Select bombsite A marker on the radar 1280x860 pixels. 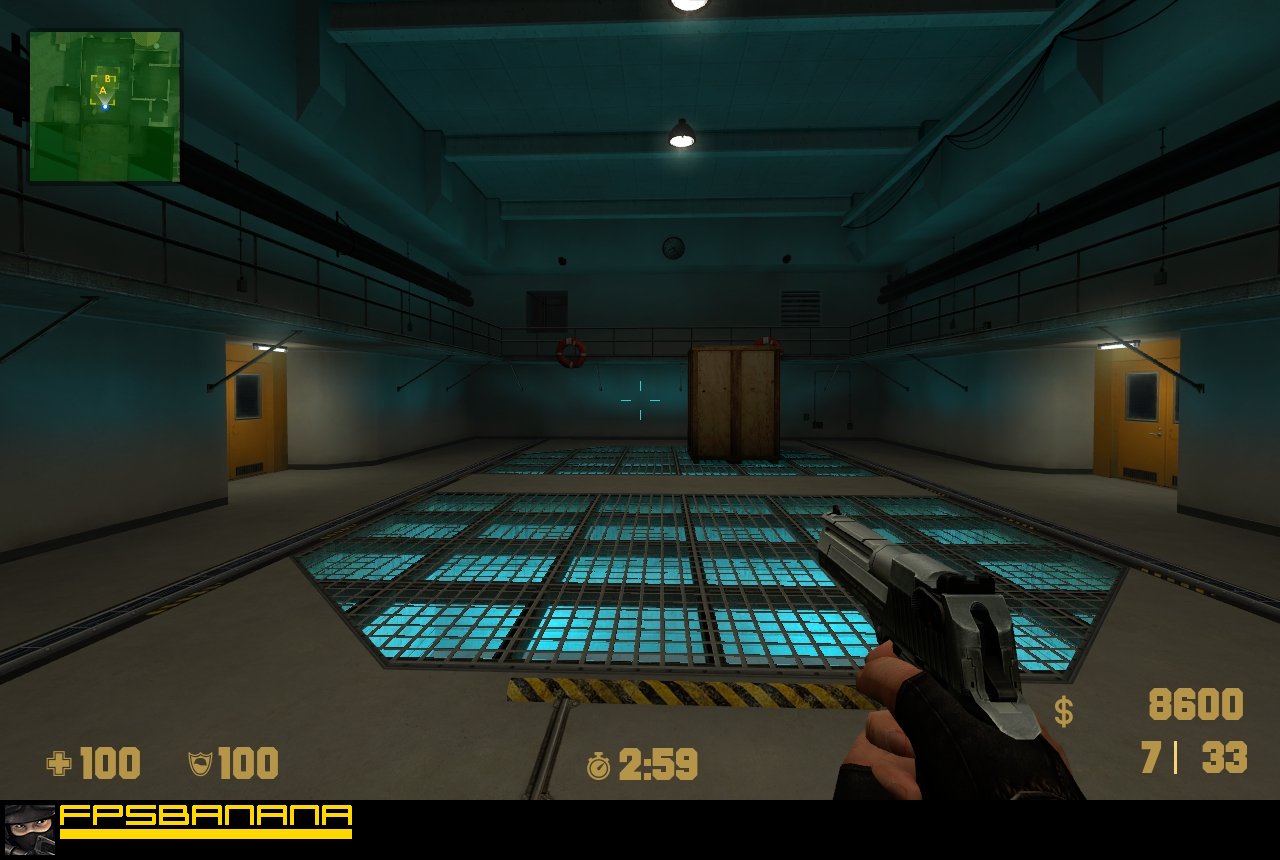(101, 91)
